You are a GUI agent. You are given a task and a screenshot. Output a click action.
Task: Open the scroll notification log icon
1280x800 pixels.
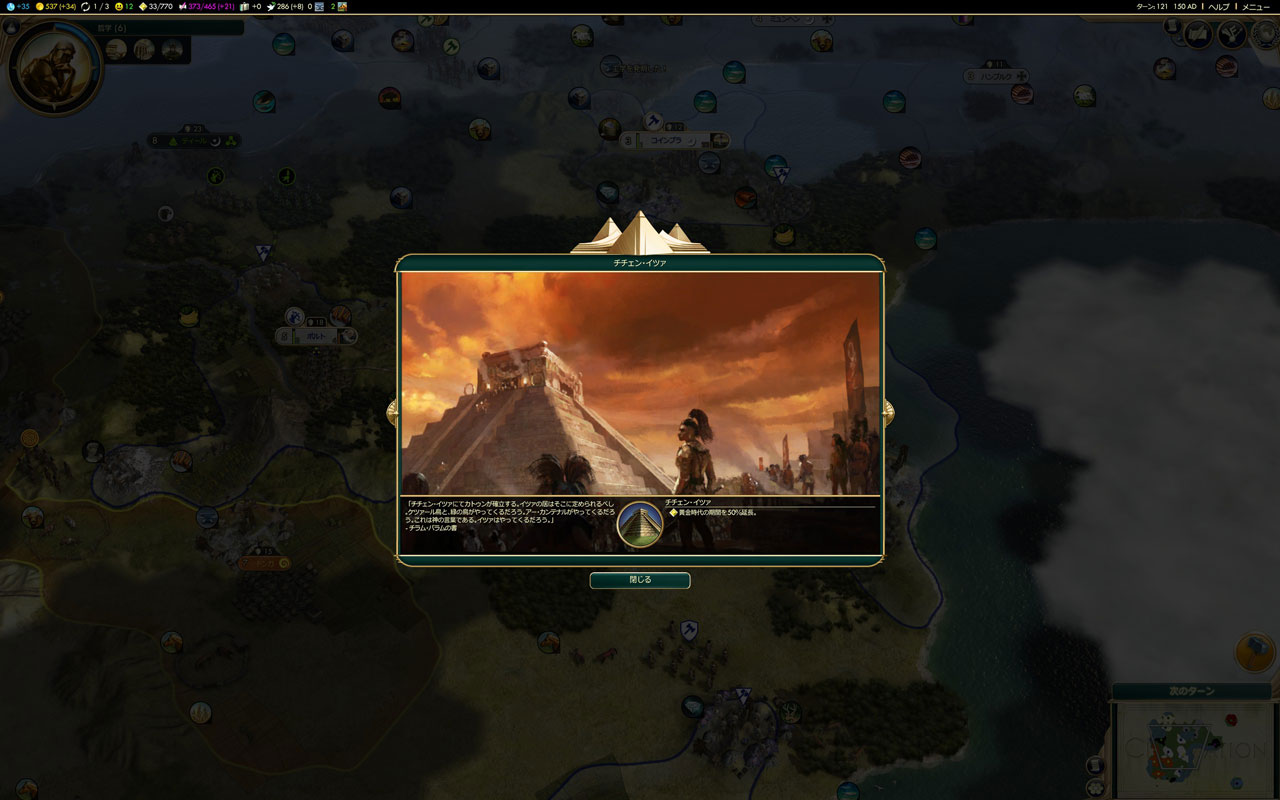click(1173, 24)
